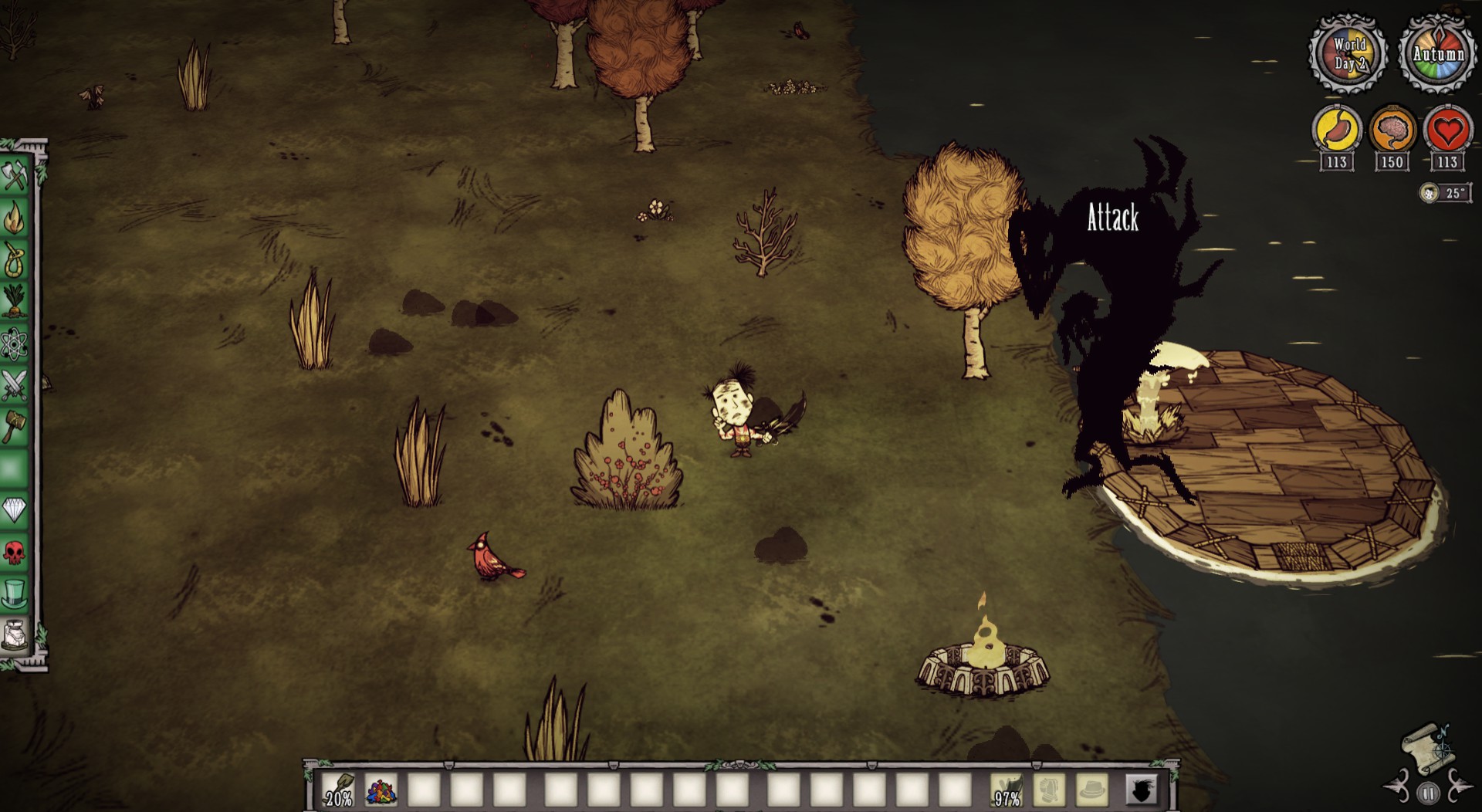Viewport: 1482px width, 812px height.
Task: Pause the game with the pause button
Action: click(1428, 793)
